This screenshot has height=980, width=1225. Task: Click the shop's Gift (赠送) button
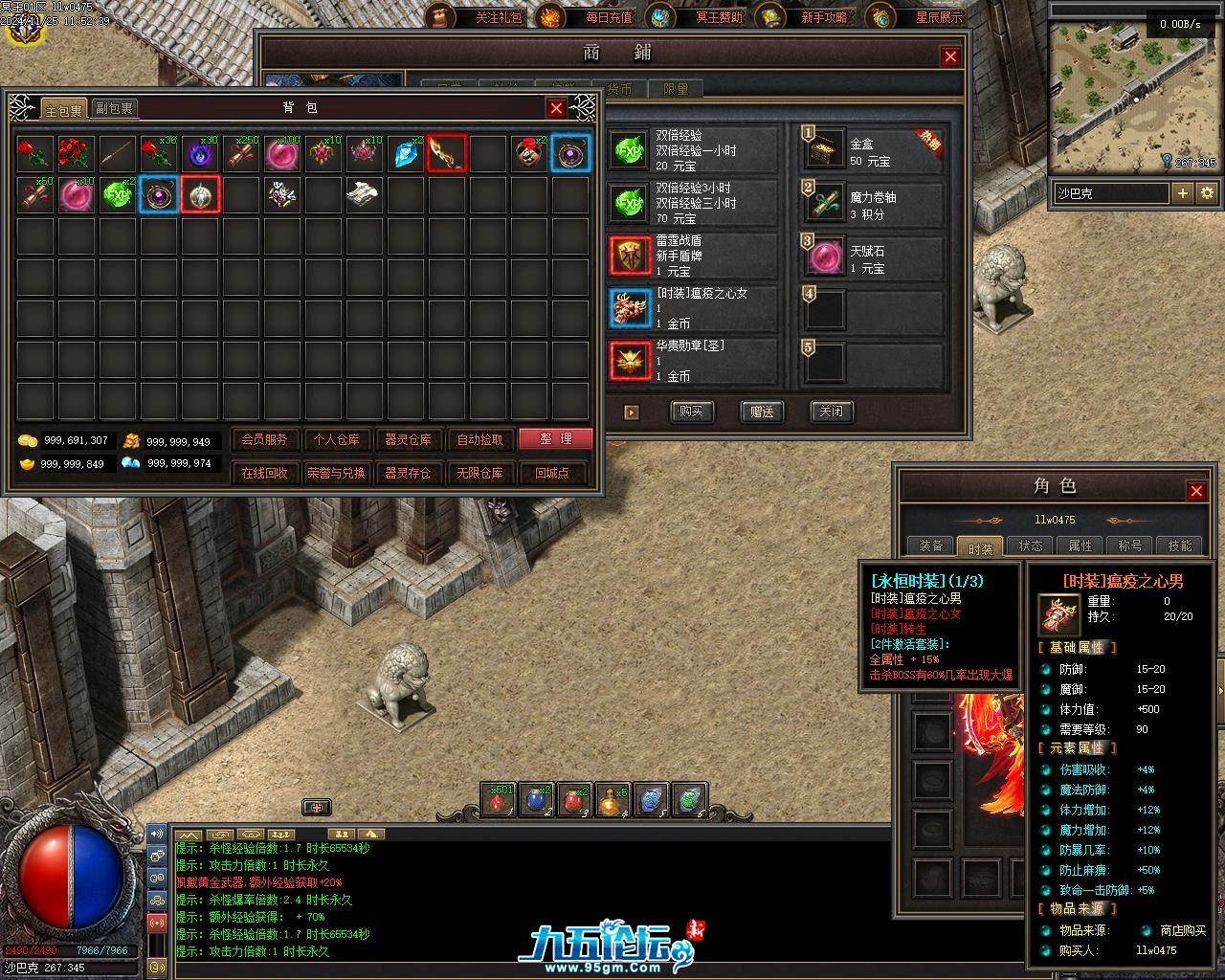[x=762, y=412]
